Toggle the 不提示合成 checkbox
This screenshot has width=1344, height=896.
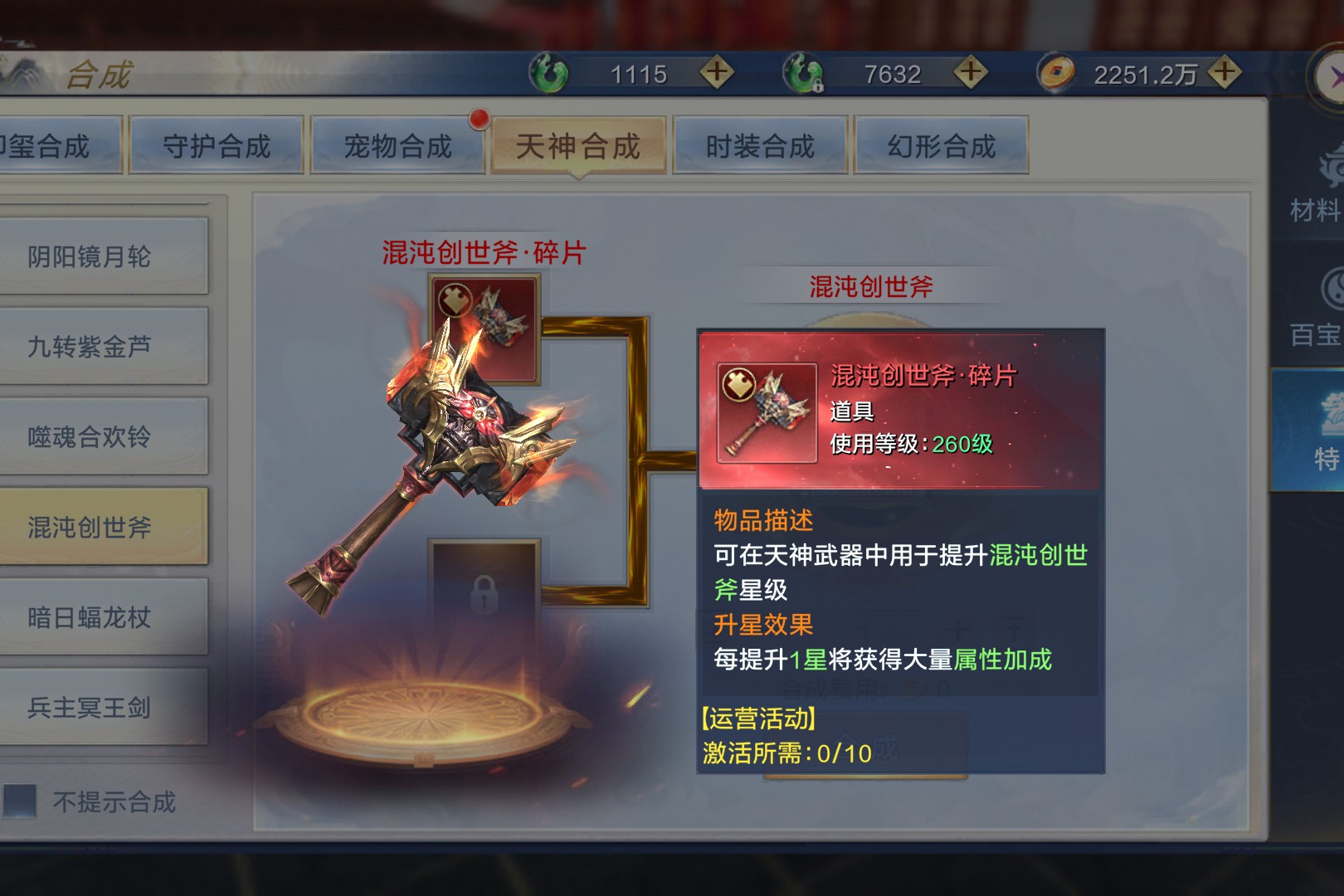[21, 801]
